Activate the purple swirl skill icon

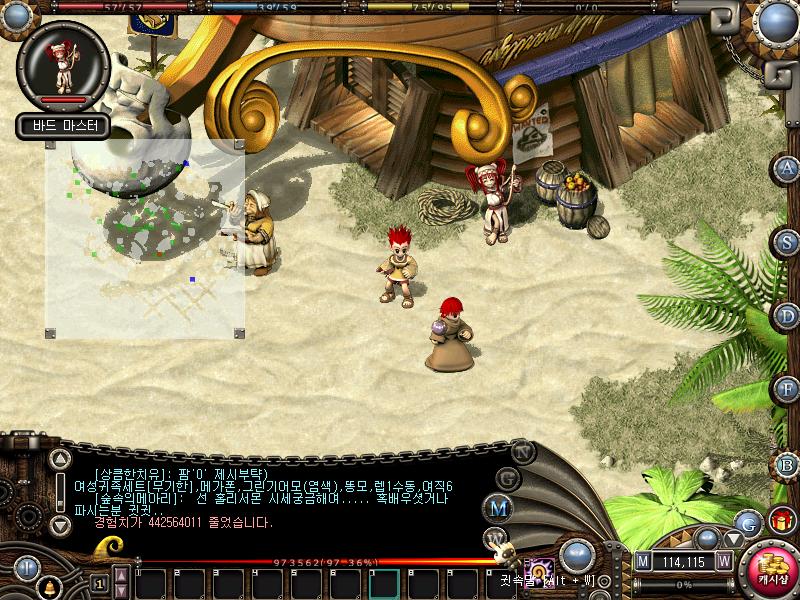(x=541, y=567)
